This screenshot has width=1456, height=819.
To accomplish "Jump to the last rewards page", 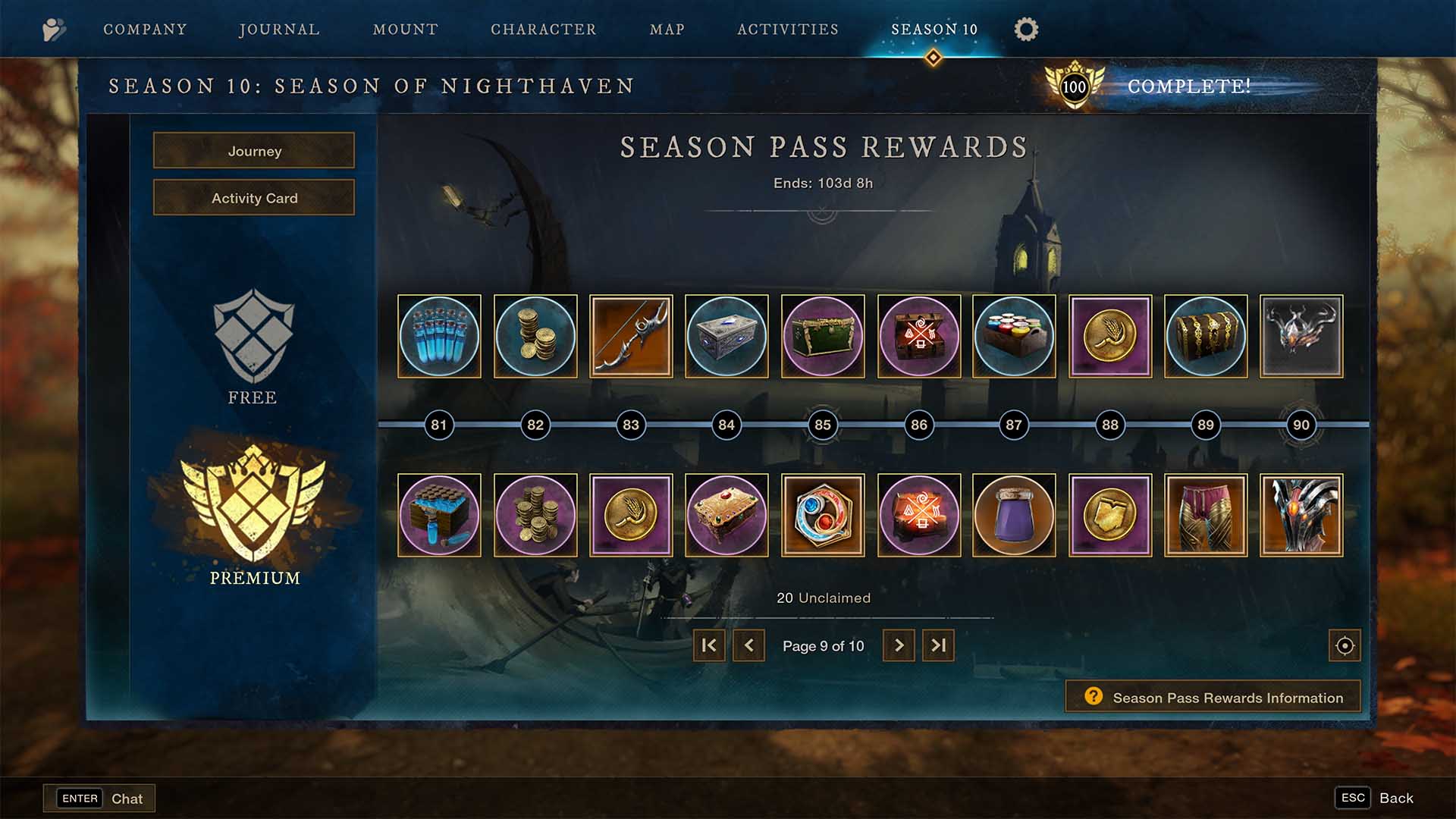I will tap(938, 645).
